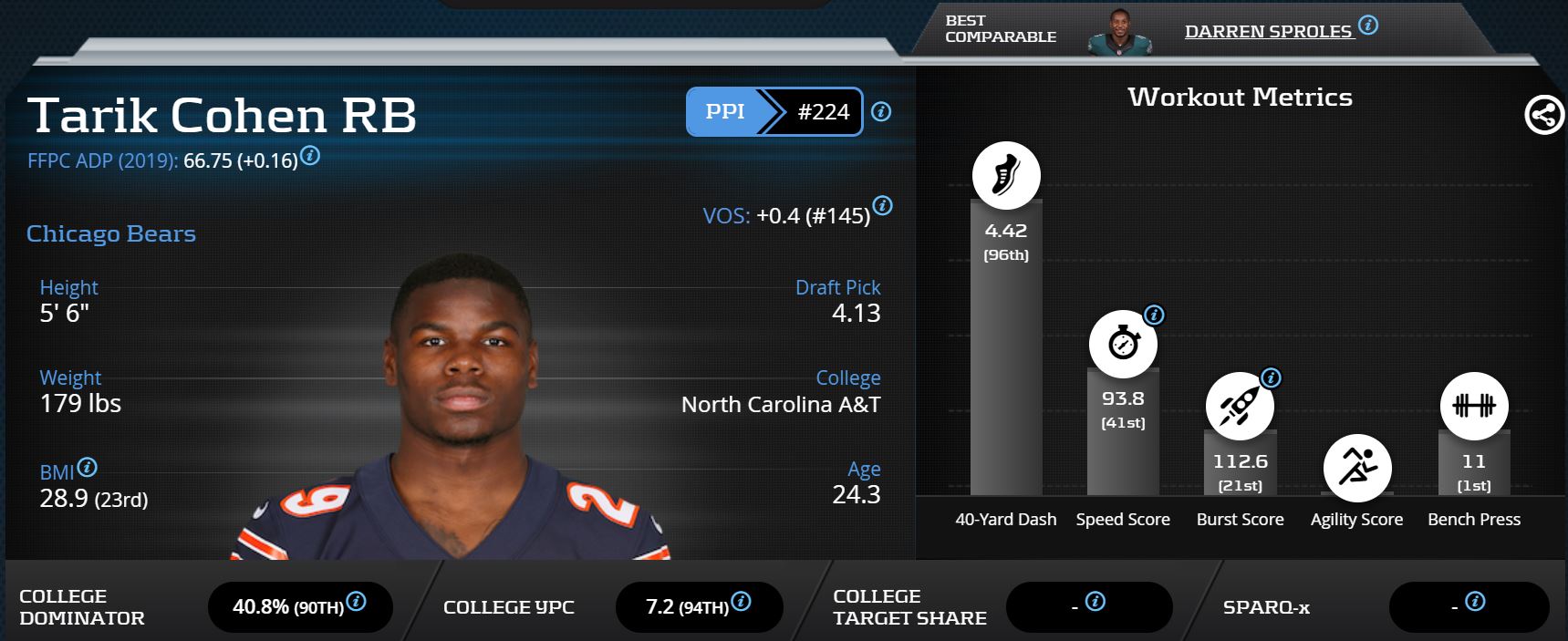Open the Chicago Bears team link

(111, 234)
